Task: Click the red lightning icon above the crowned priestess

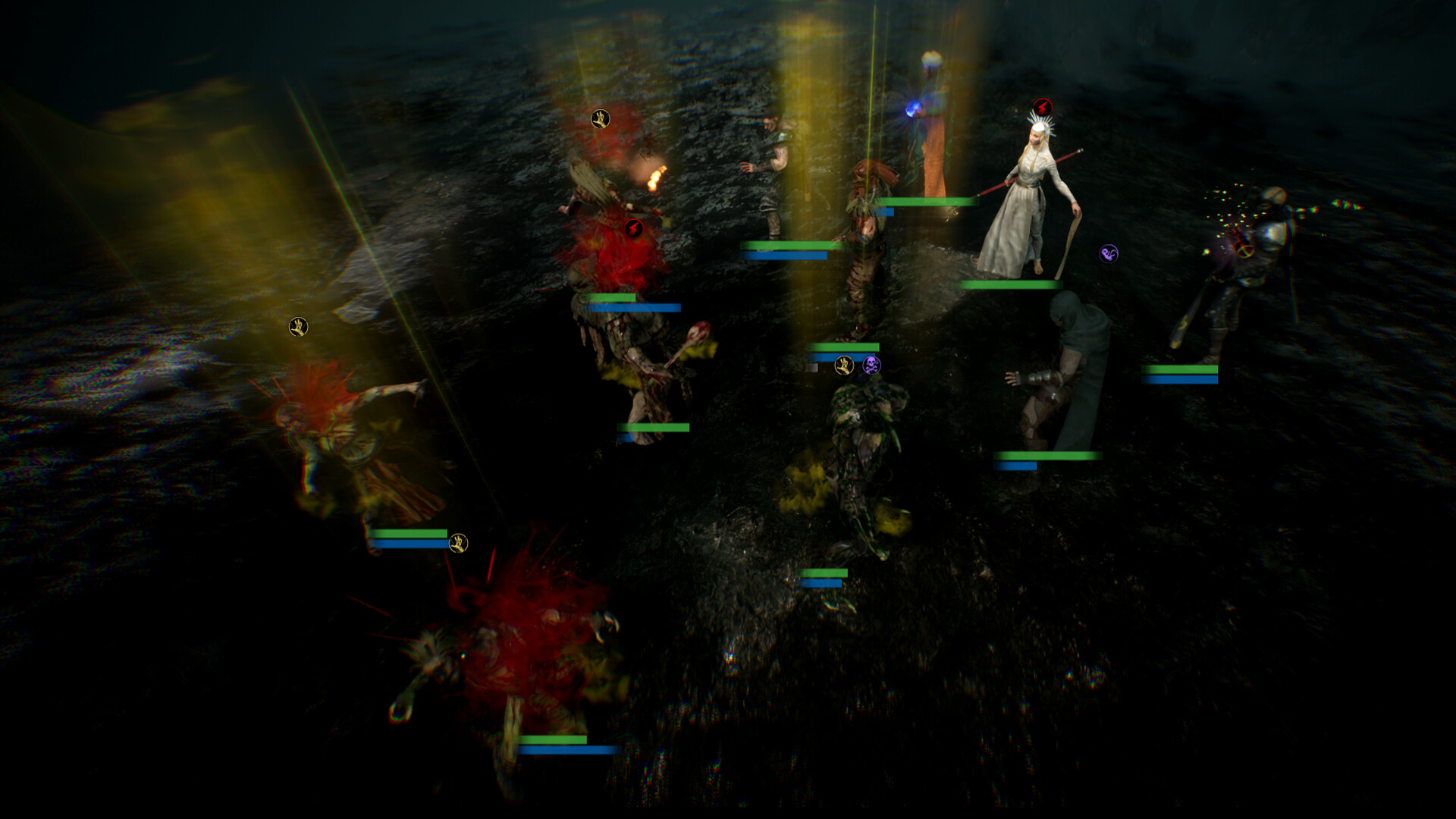Action: coord(1043,106)
